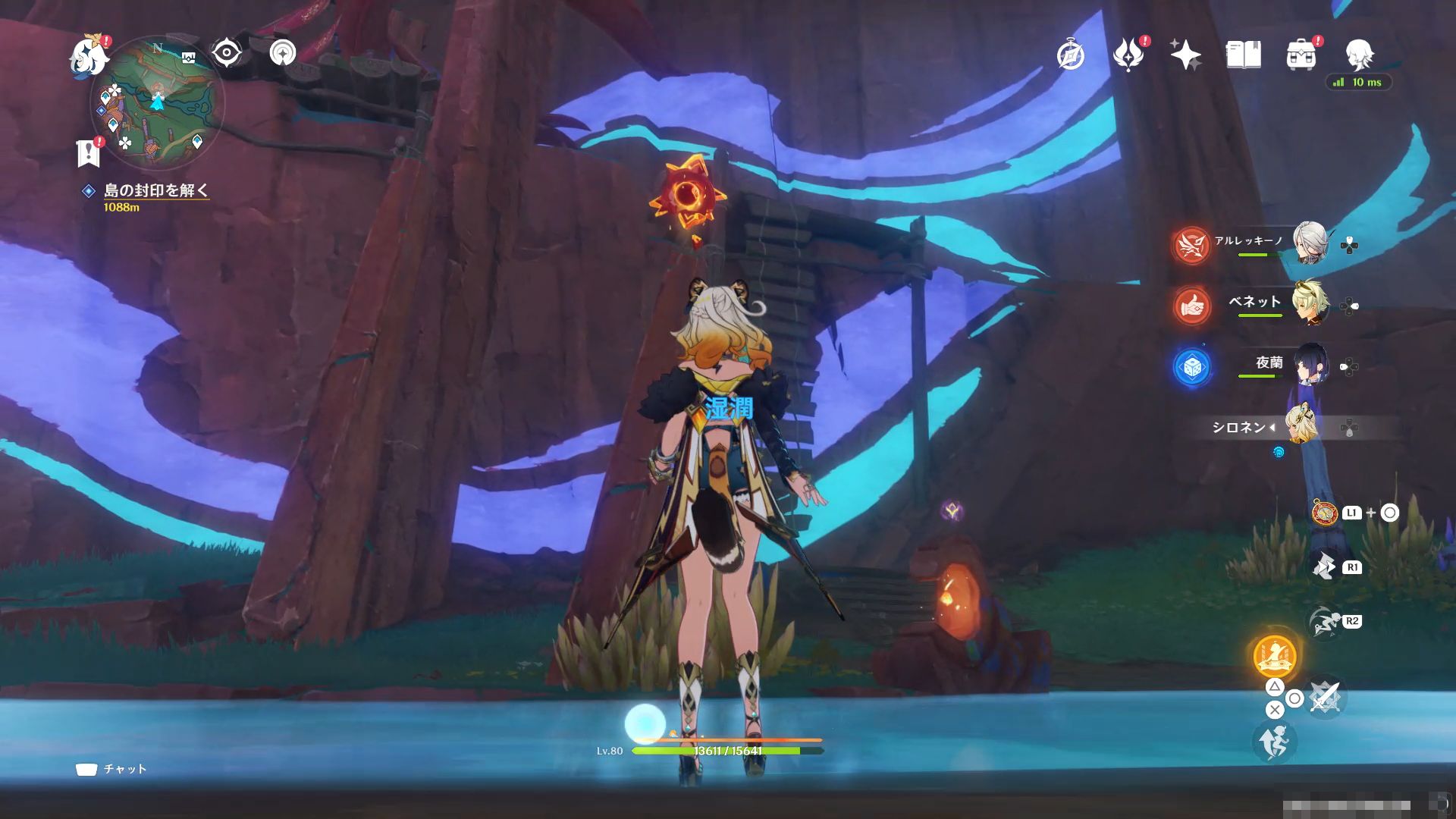Image resolution: width=1456 pixels, height=819 pixels.
Task: Tap the jump icon with running figure
Action: (x=1274, y=742)
